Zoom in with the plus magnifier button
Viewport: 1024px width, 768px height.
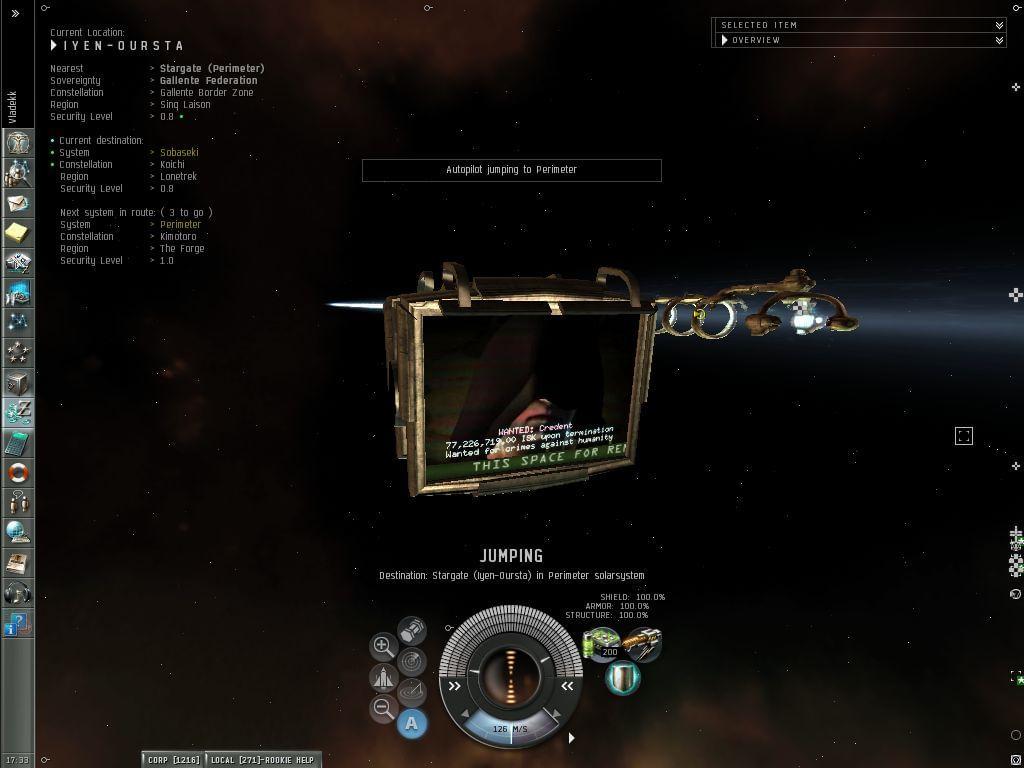pos(383,646)
